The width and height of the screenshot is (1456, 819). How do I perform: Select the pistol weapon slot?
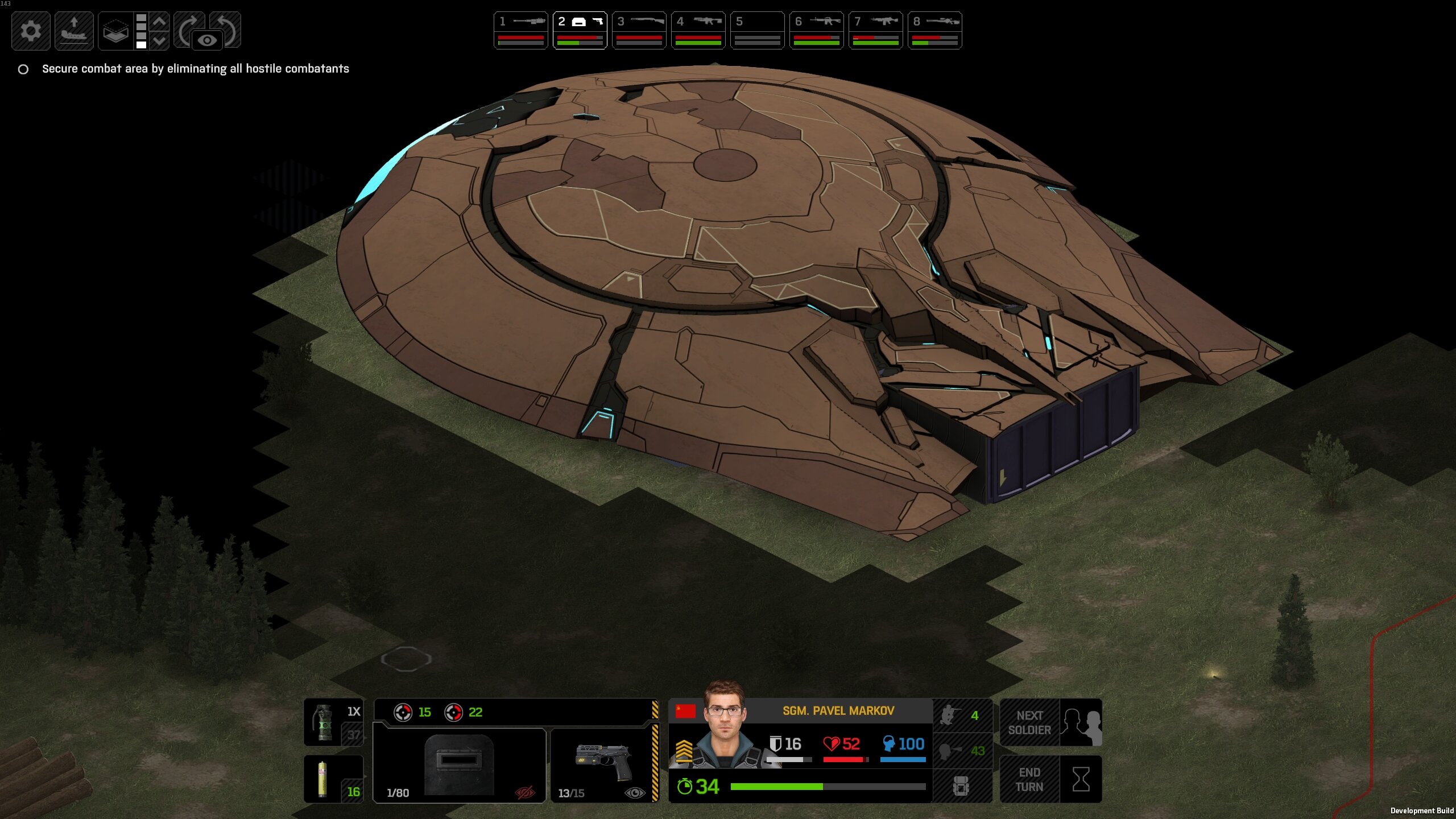tap(603, 765)
